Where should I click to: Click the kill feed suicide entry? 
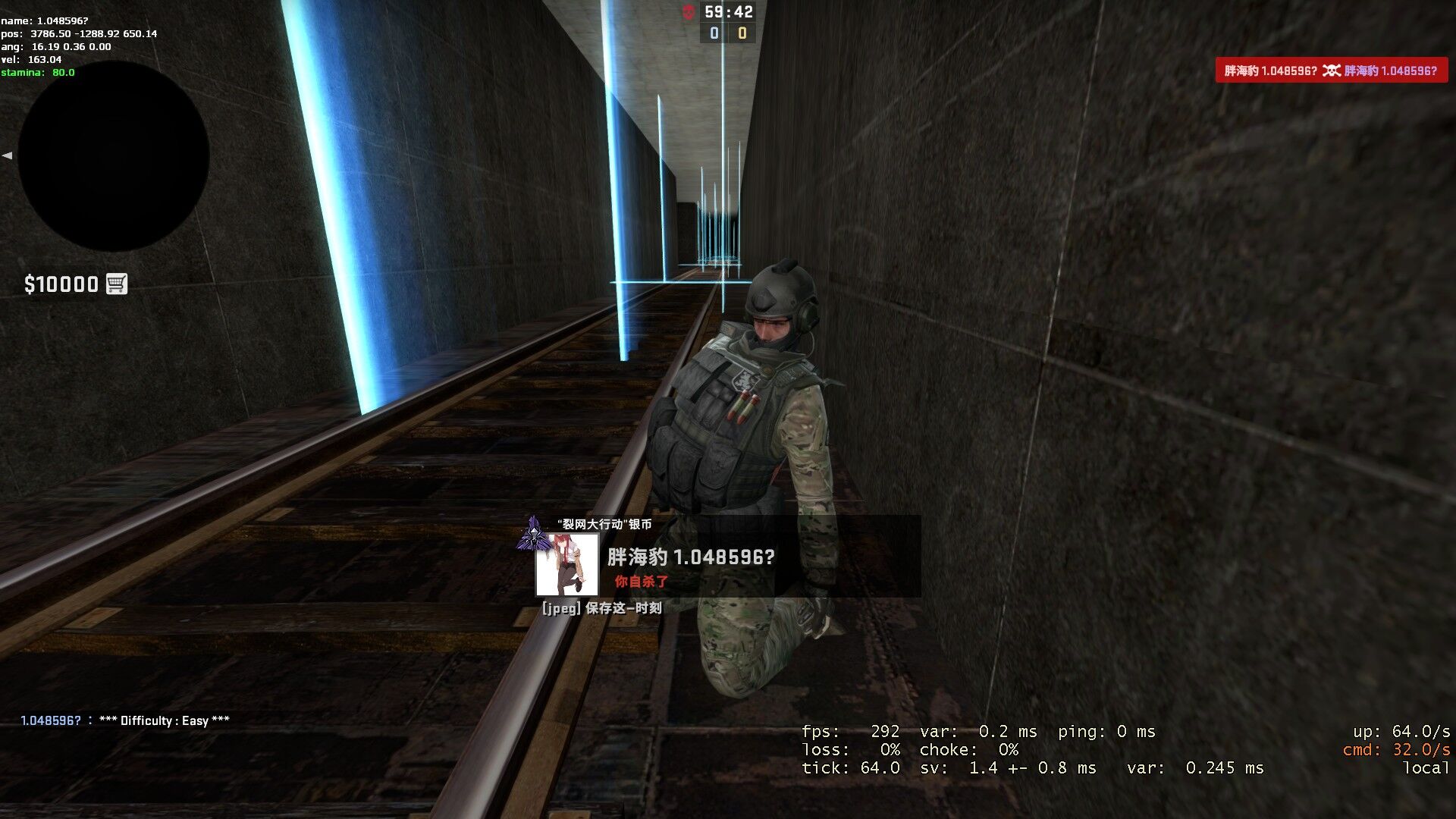click(1331, 71)
